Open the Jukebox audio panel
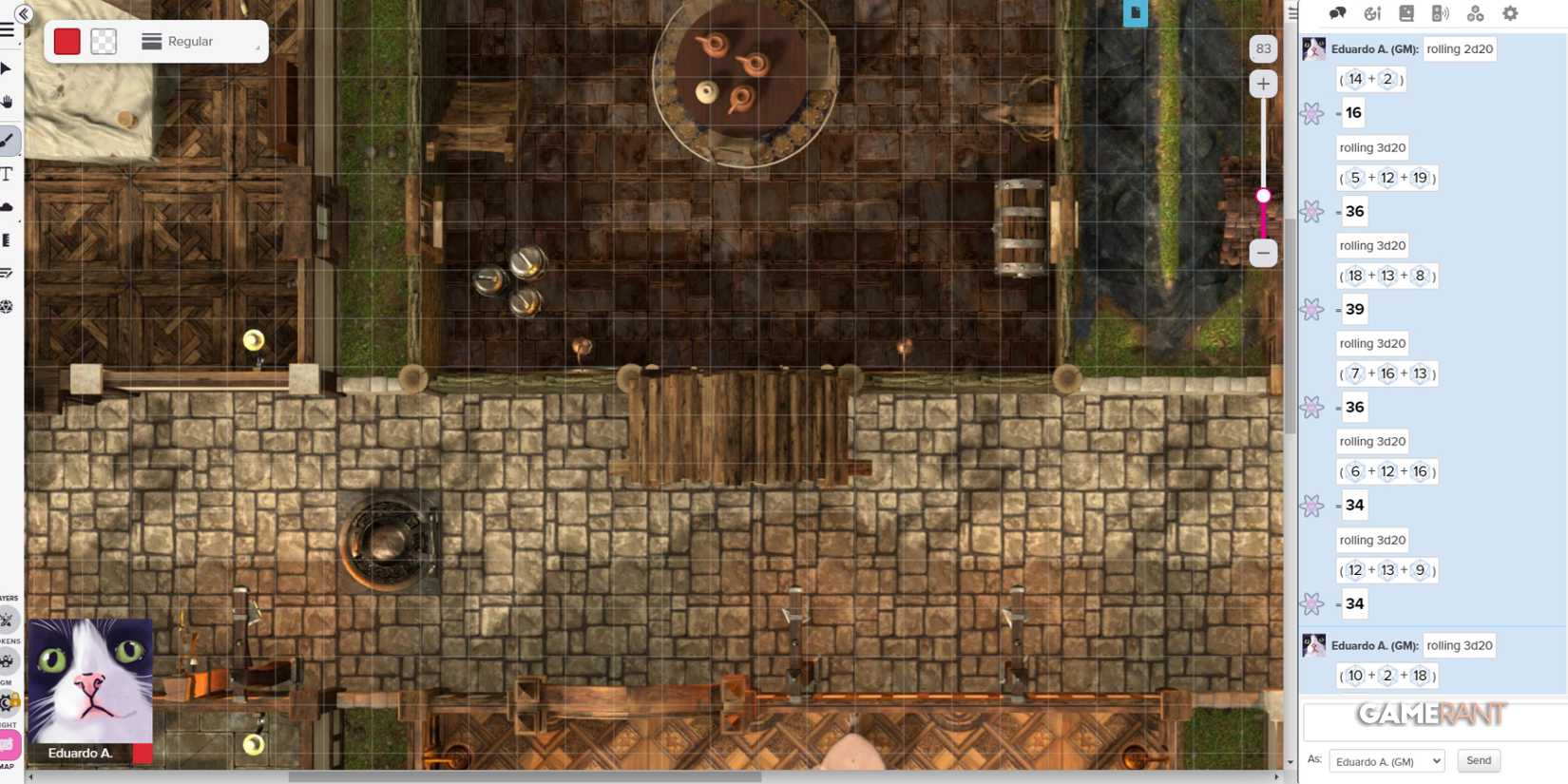Viewport: 1568px width, 784px height. 1442,13
